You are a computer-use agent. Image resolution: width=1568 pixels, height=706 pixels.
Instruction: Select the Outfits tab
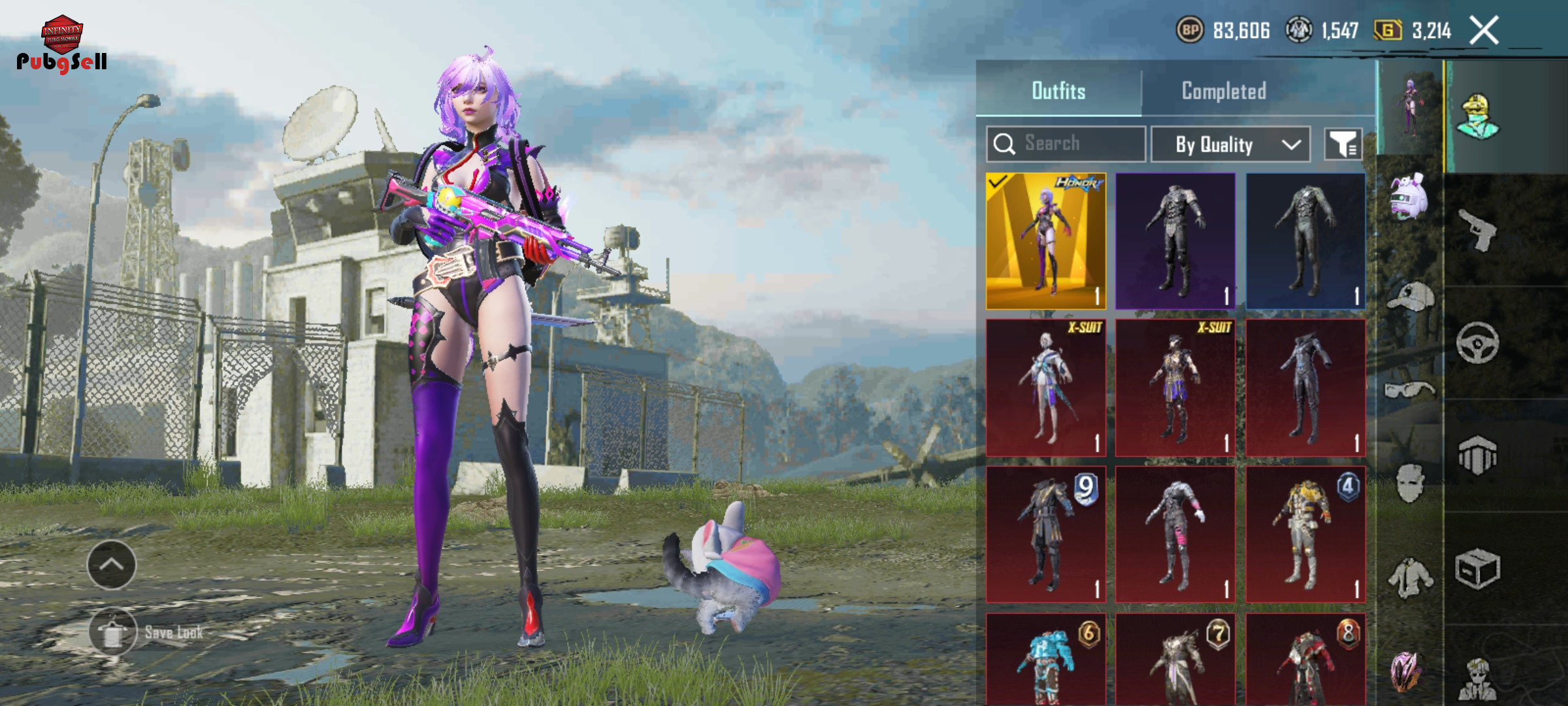click(1058, 91)
